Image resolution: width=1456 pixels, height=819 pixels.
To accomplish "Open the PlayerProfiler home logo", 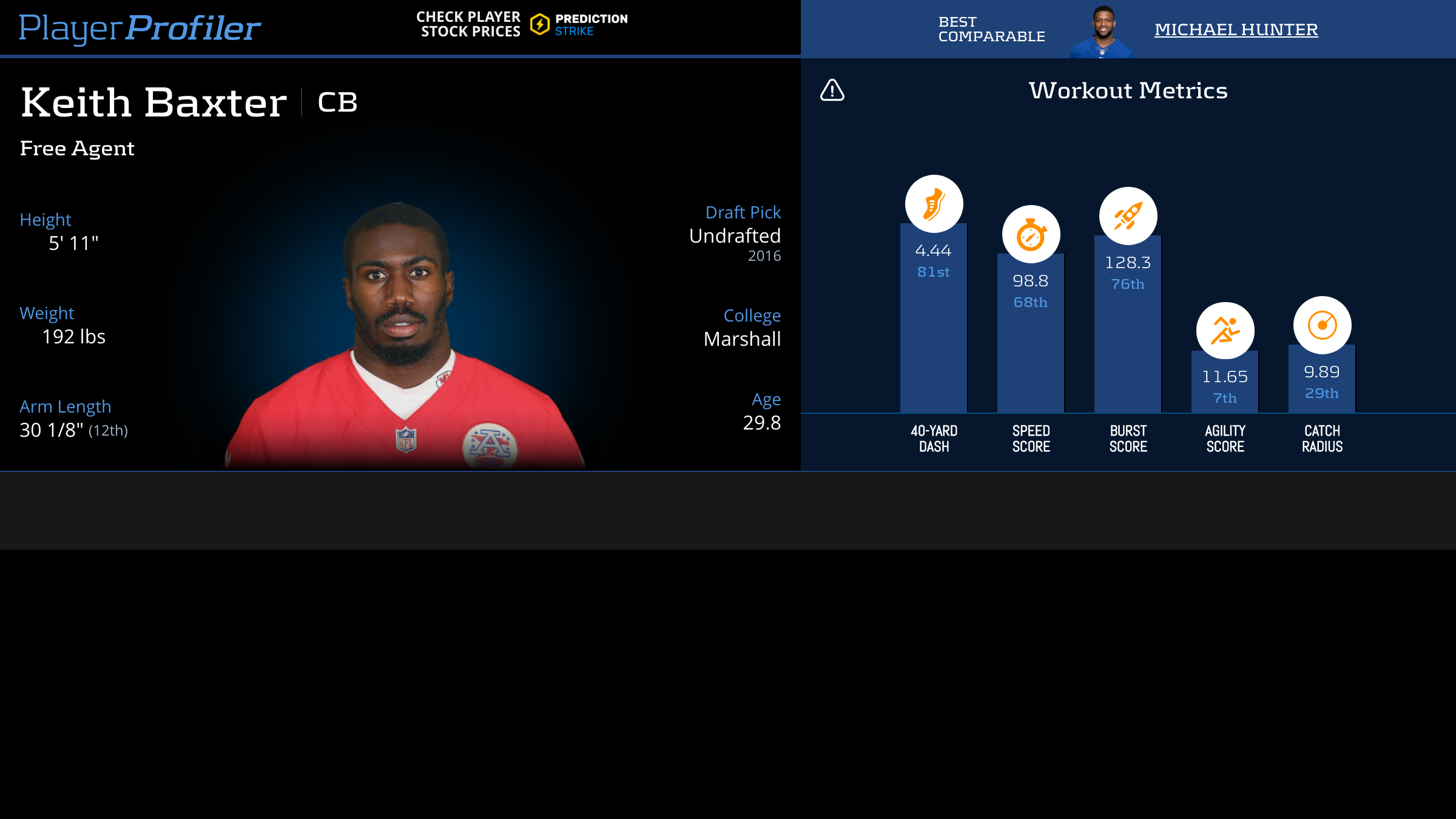I will (140, 28).
